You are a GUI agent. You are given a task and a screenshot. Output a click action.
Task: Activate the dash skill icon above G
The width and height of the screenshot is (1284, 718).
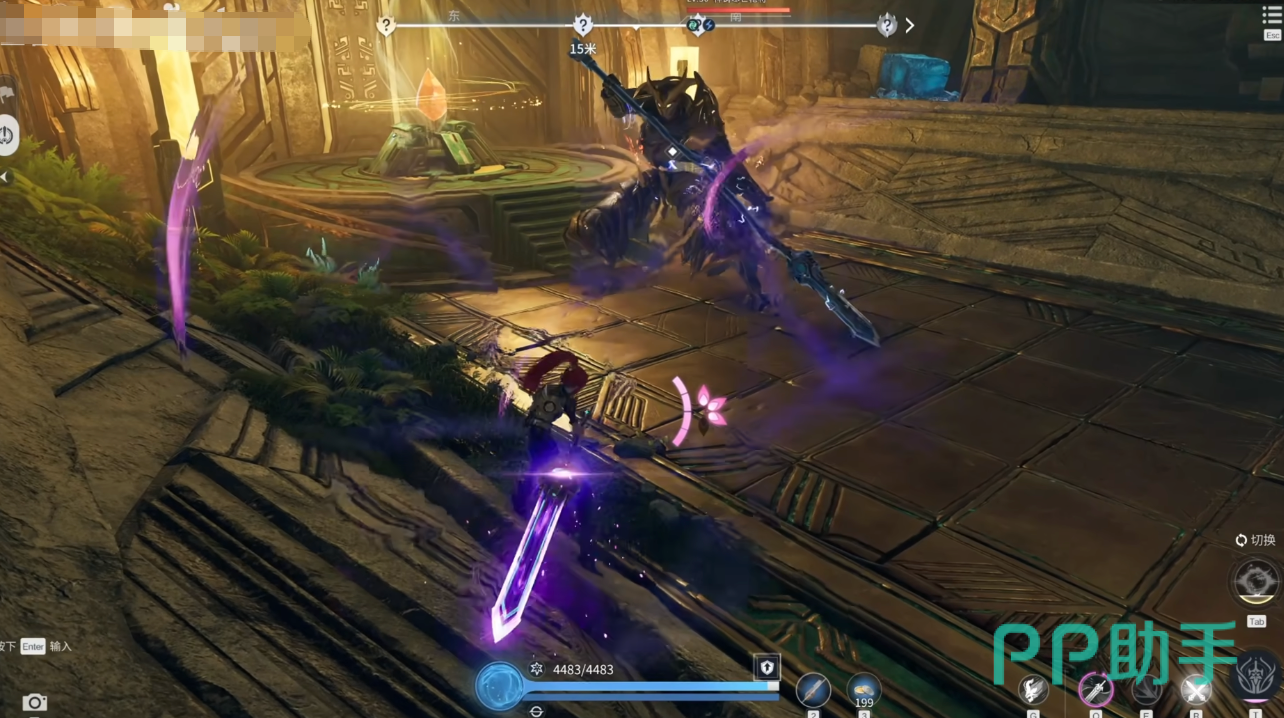[x=1033, y=689]
